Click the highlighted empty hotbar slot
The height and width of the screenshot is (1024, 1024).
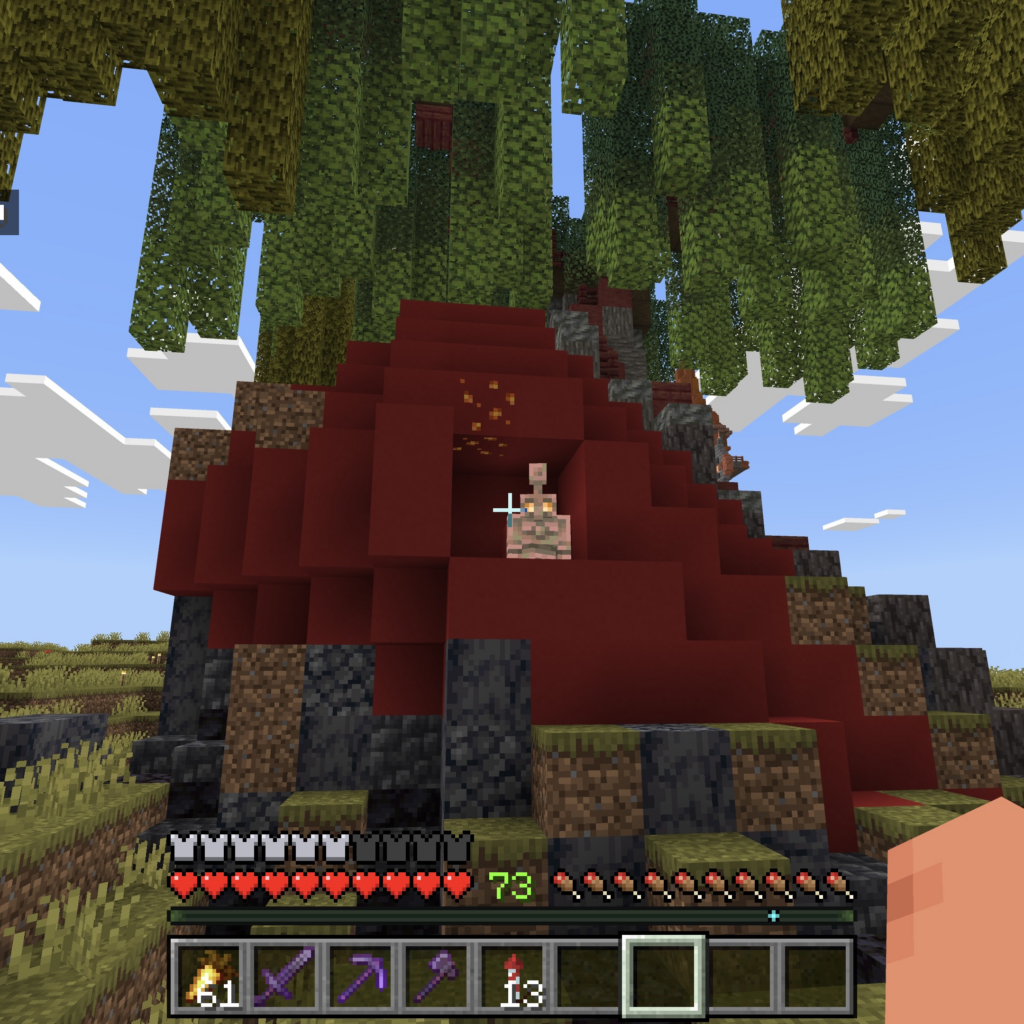(665, 975)
